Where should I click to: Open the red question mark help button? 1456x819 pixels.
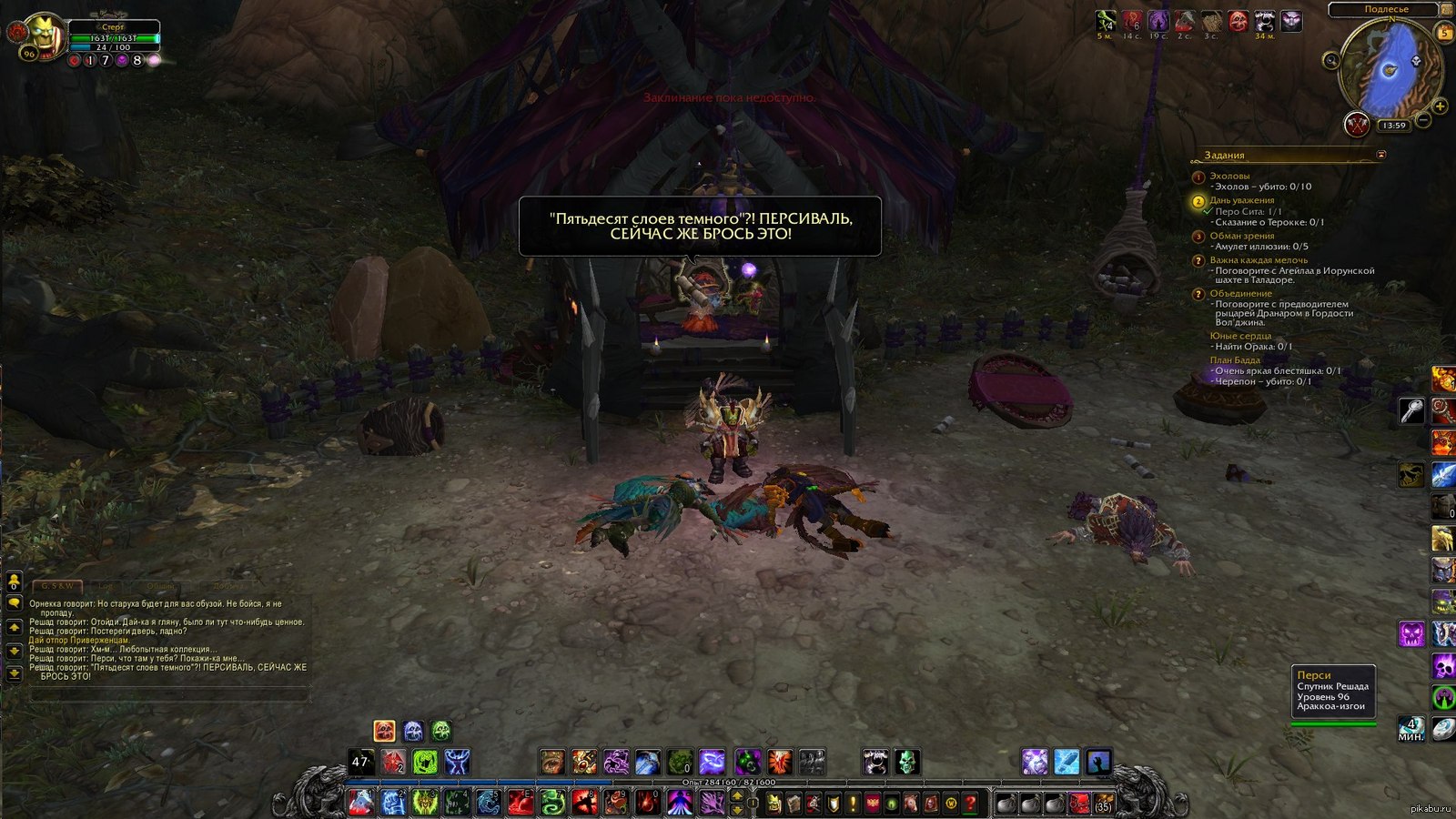click(971, 804)
